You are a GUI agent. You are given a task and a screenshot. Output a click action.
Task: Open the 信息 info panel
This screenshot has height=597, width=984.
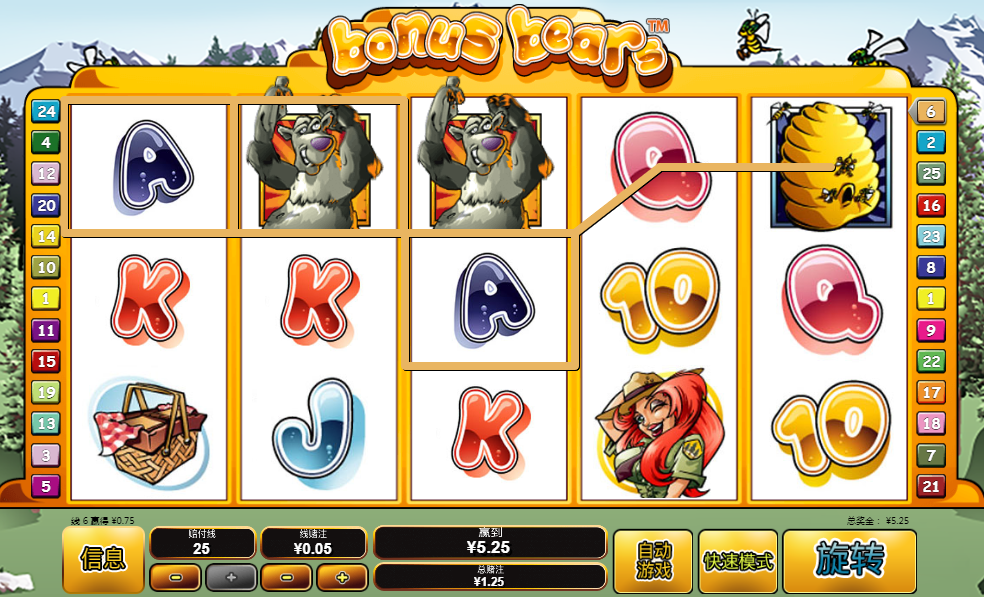pyautogui.click(x=102, y=560)
